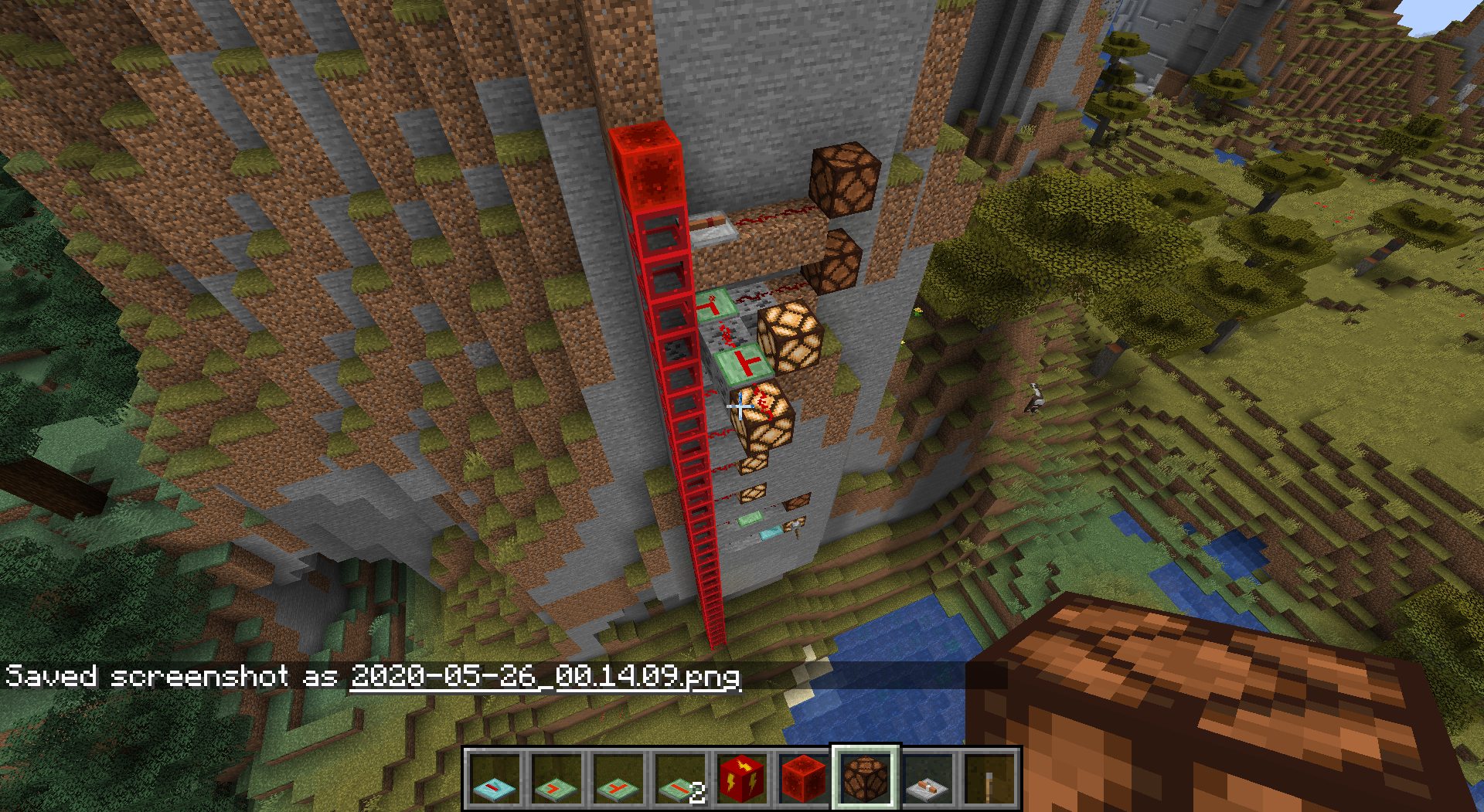Switch to the repeater plate hotbar slot
This screenshot has height=812, width=1484.
tap(927, 779)
